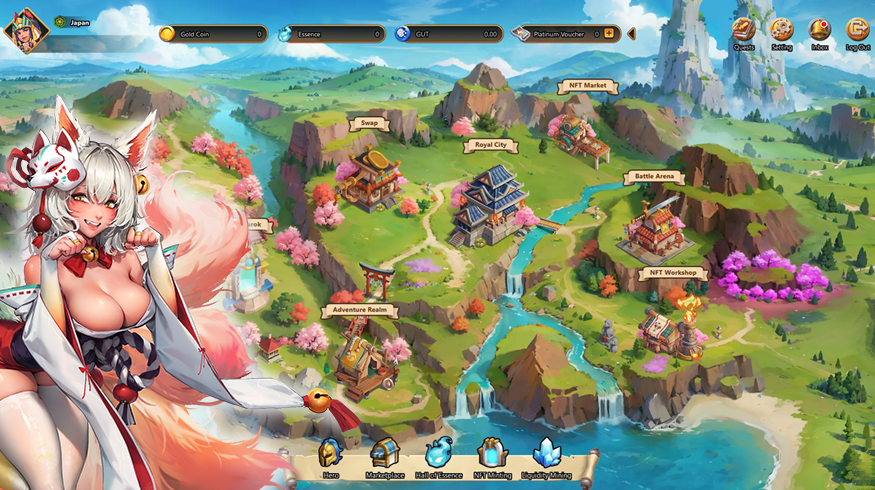
Task: Open NFT Minting
Action: point(492,456)
